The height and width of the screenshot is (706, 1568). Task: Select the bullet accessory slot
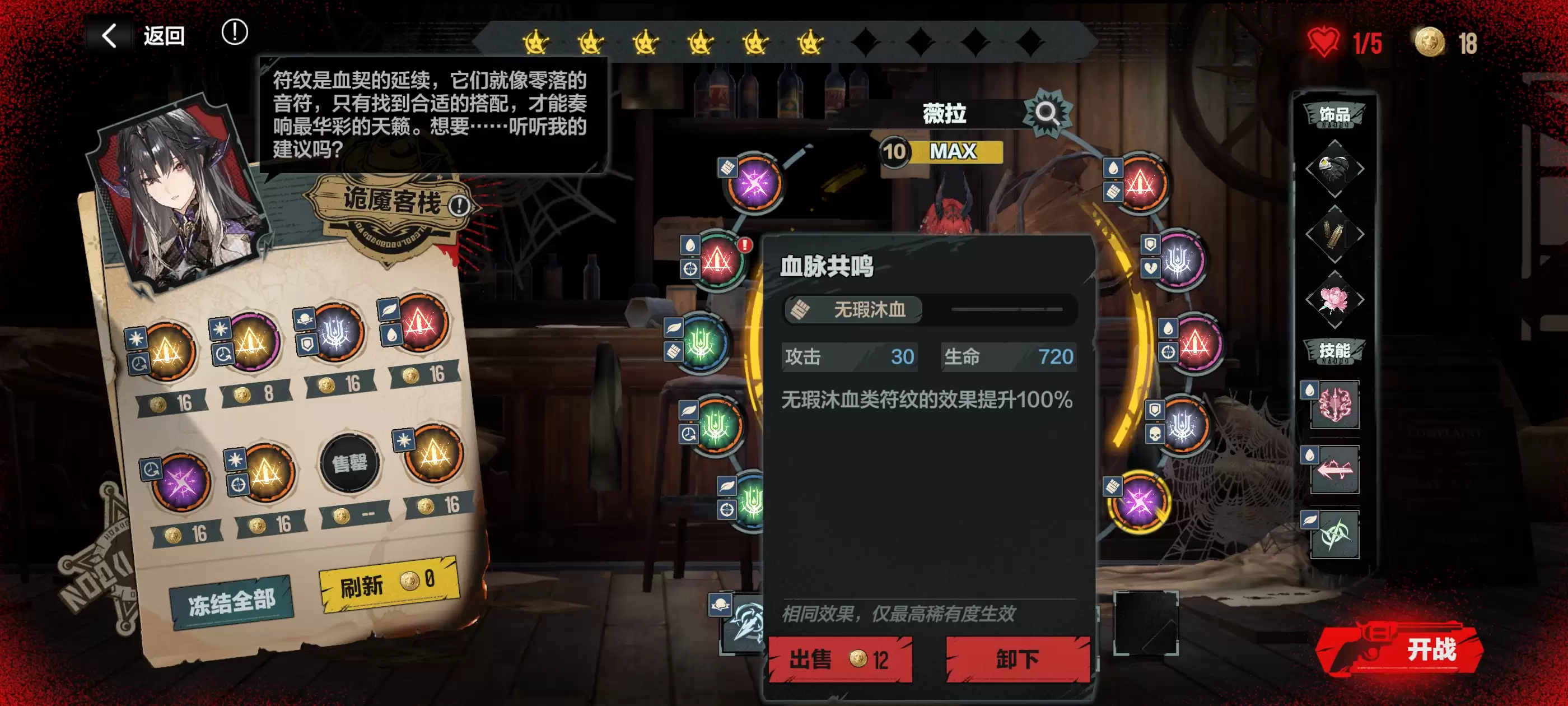pyautogui.click(x=1334, y=235)
